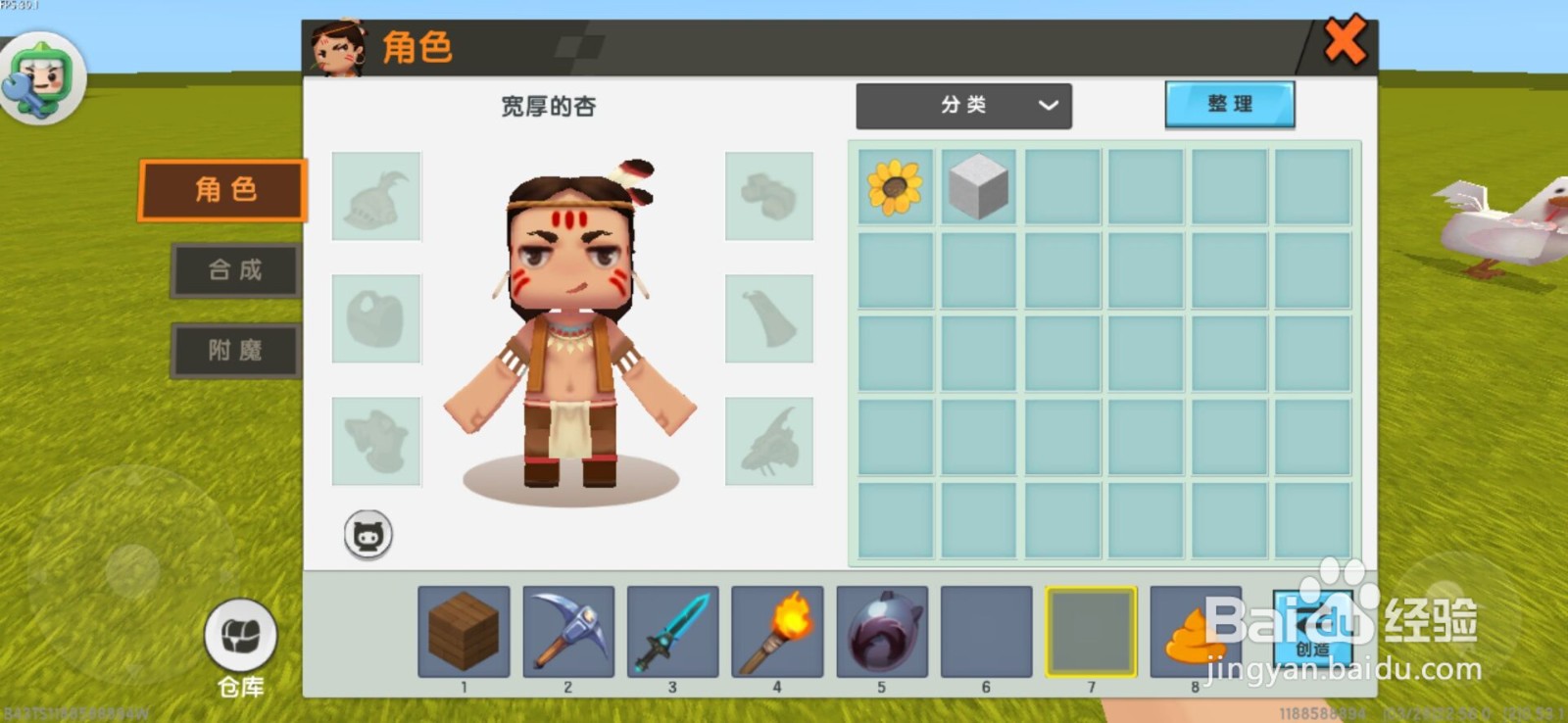This screenshot has height=723, width=1568.
Task: Select the wing equipment slot
Action: tap(770, 441)
